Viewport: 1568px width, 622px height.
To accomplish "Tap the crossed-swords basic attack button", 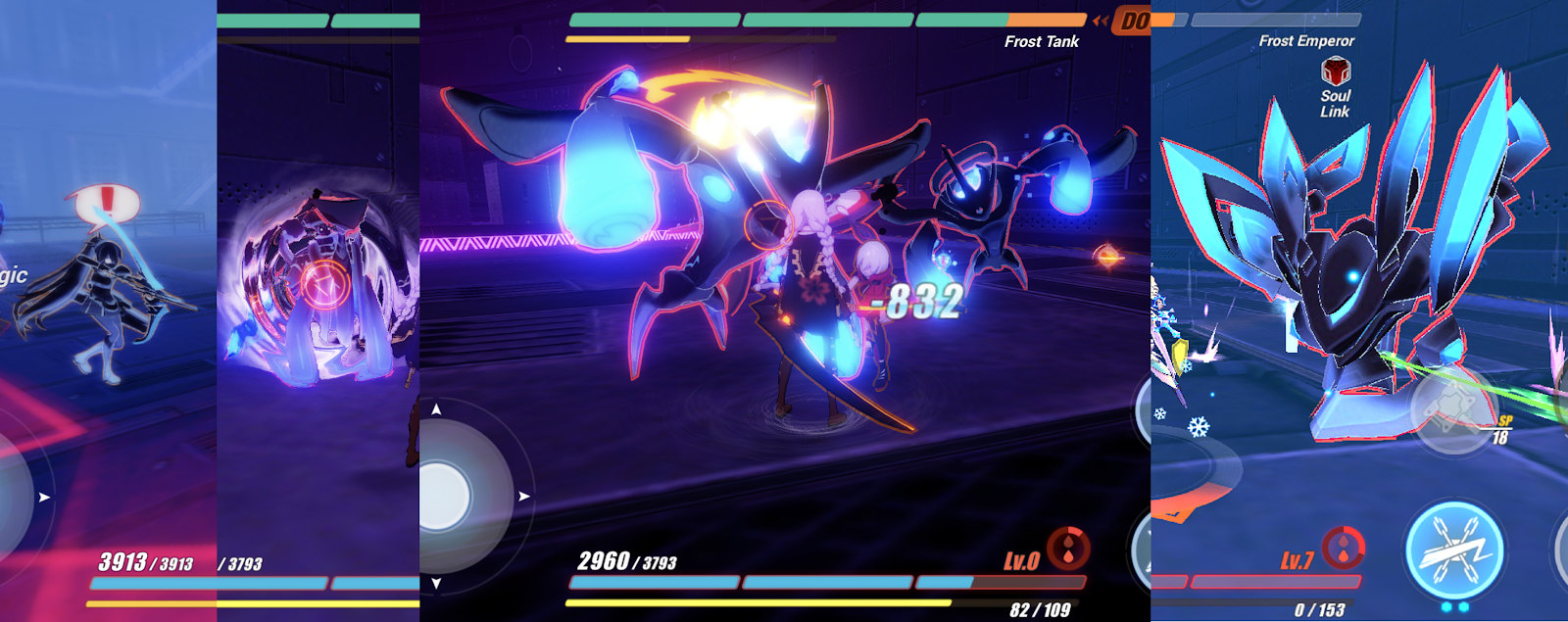I will coord(1454,550).
